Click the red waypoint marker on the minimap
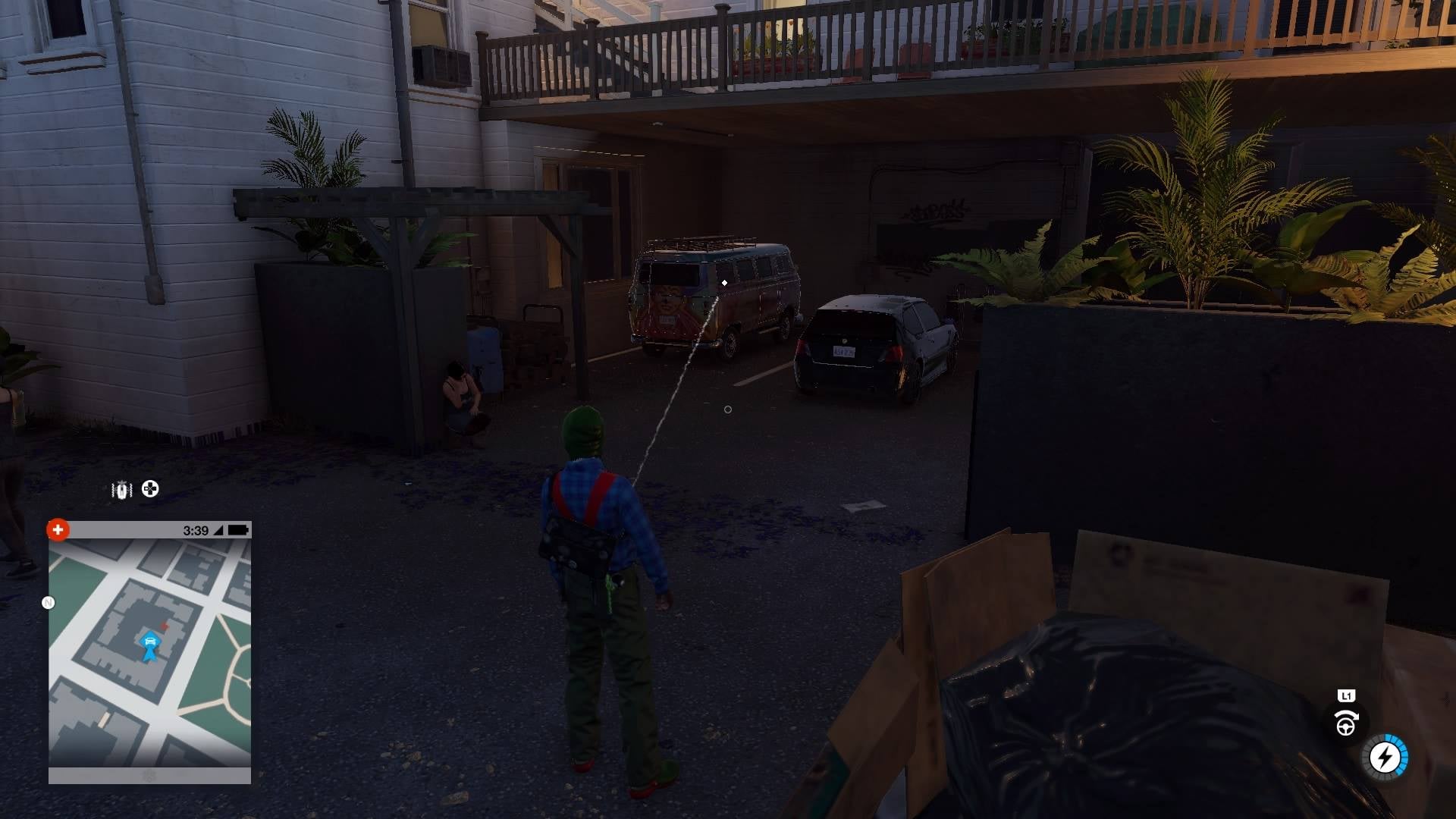Viewport: 1456px width, 819px height. click(165, 625)
